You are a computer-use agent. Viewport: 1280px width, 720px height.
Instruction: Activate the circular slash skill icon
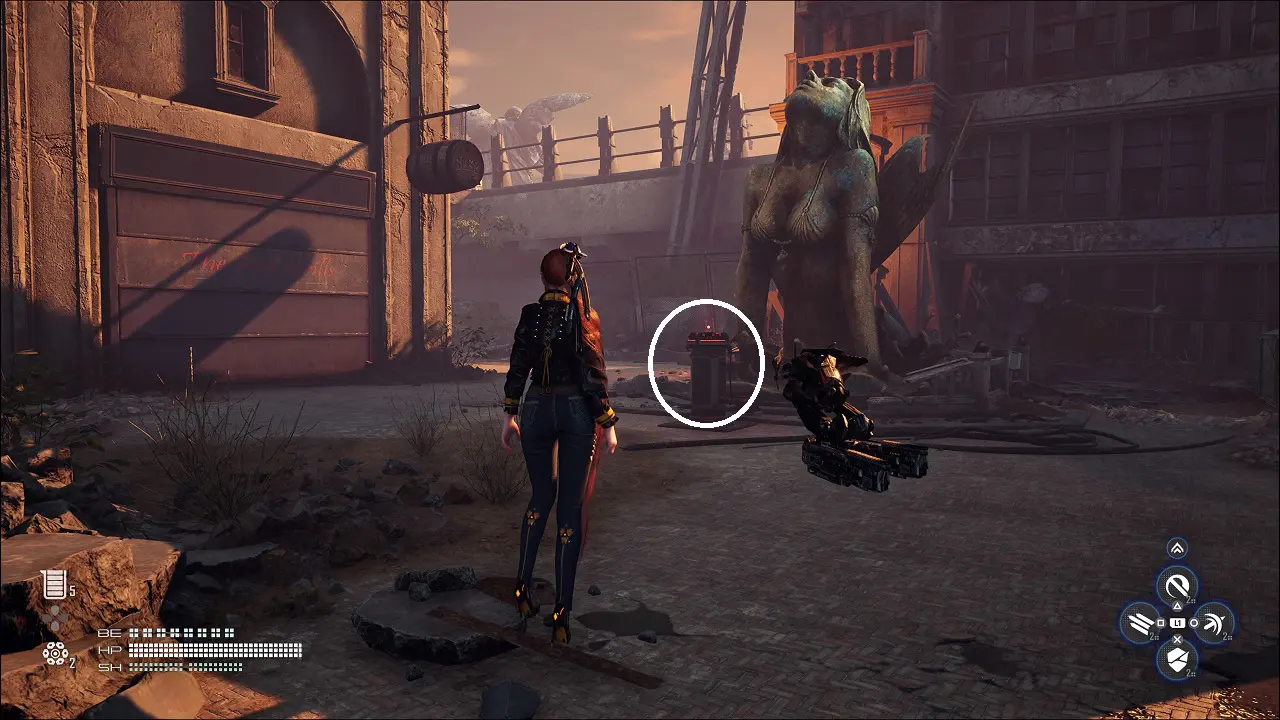(1177, 585)
